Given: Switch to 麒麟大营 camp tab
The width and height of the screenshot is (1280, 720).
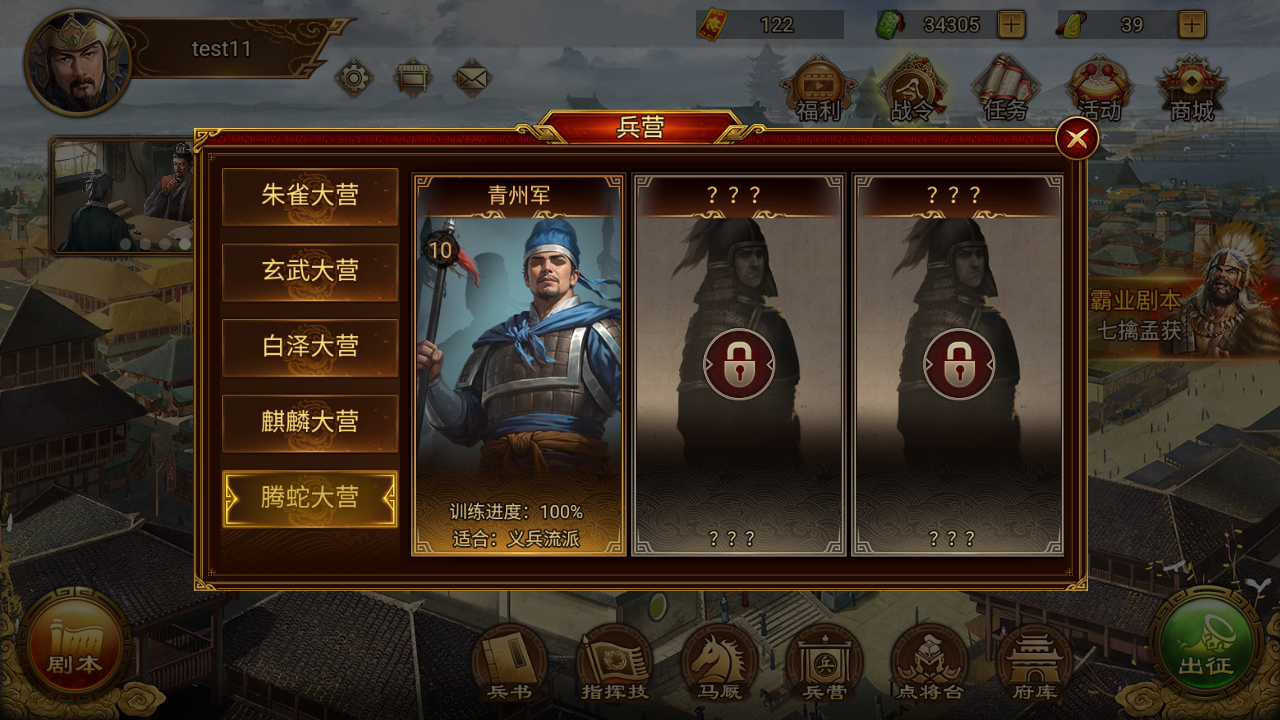Looking at the screenshot, I should 310,423.
